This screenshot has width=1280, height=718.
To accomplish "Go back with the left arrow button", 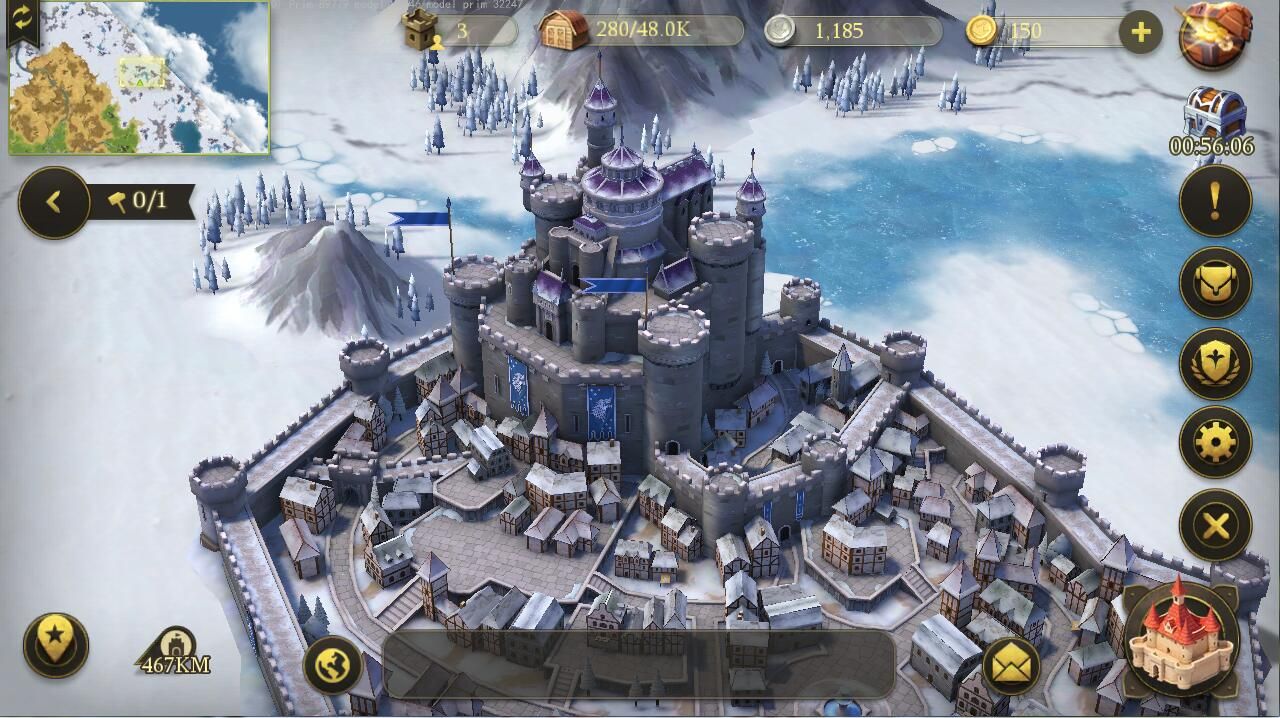I will [x=54, y=202].
